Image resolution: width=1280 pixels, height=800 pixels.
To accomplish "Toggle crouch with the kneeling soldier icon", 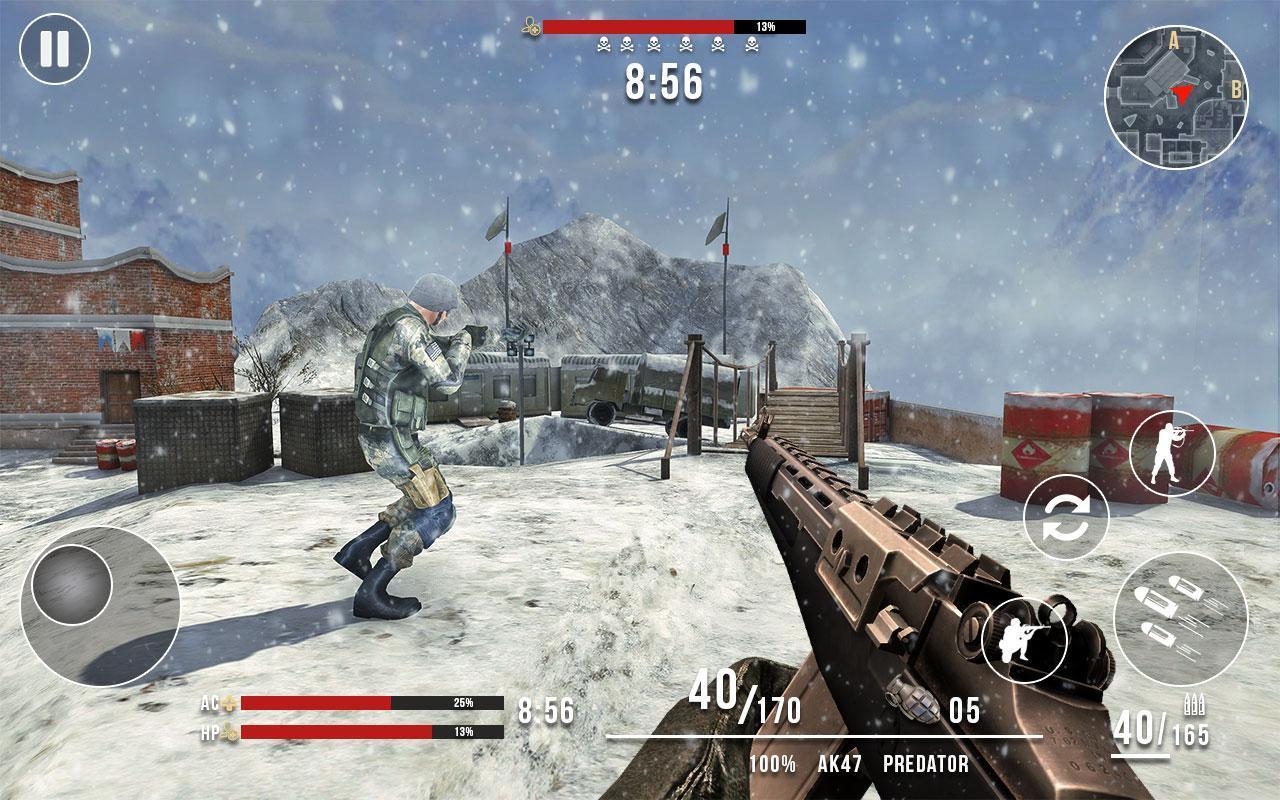I will [1025, 640].
